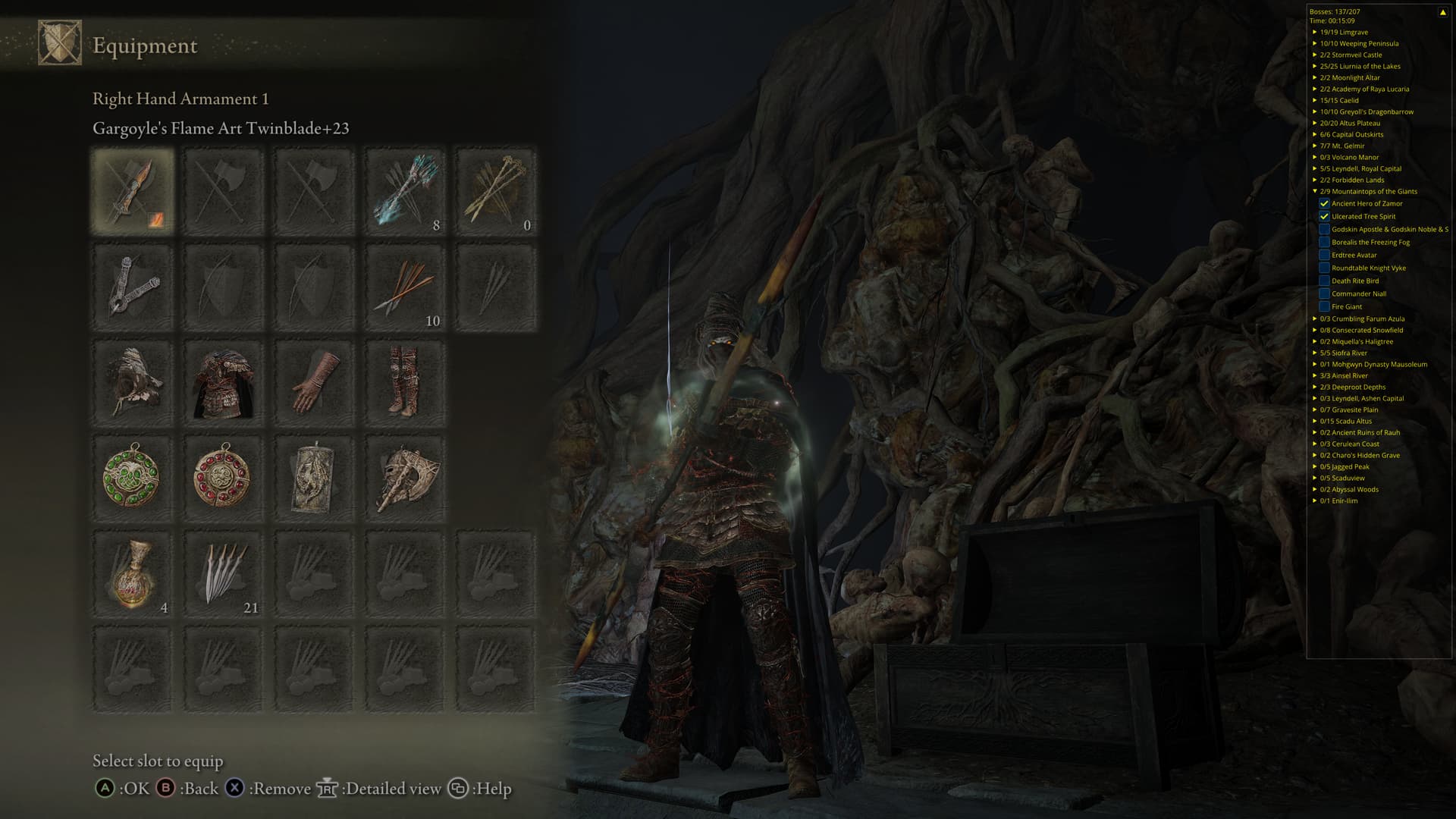Screen dimensions: 1456x819
Task: Tick the Fire Giant boss checkbox
Action: click(x=1324, y=306)
